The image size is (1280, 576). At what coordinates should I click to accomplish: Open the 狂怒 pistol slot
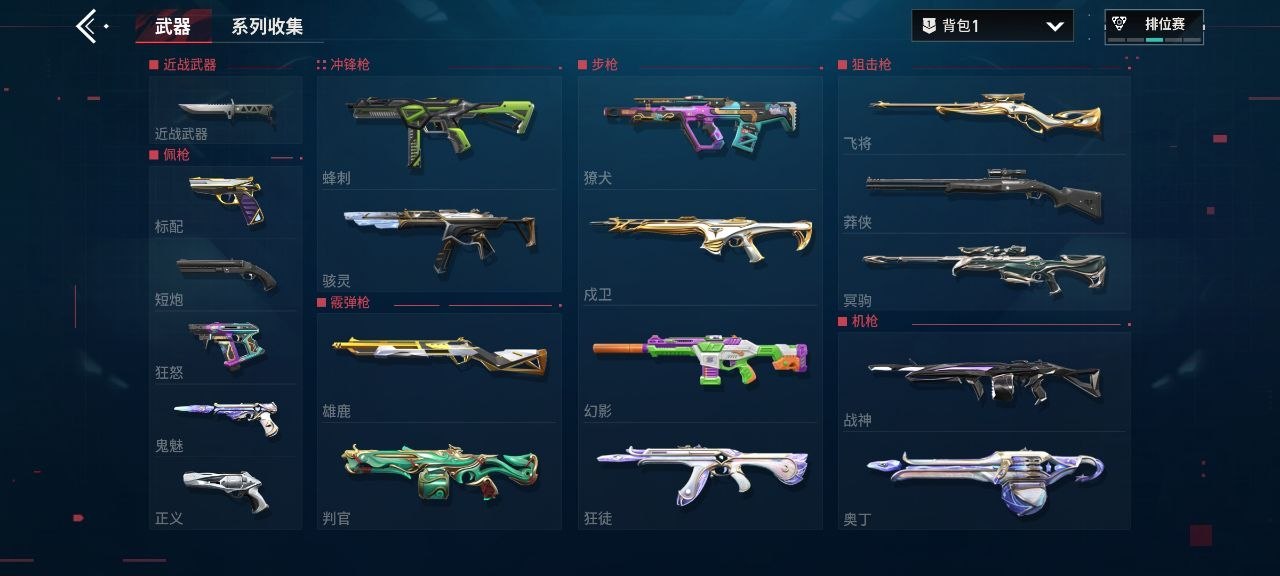pos(225,347)
